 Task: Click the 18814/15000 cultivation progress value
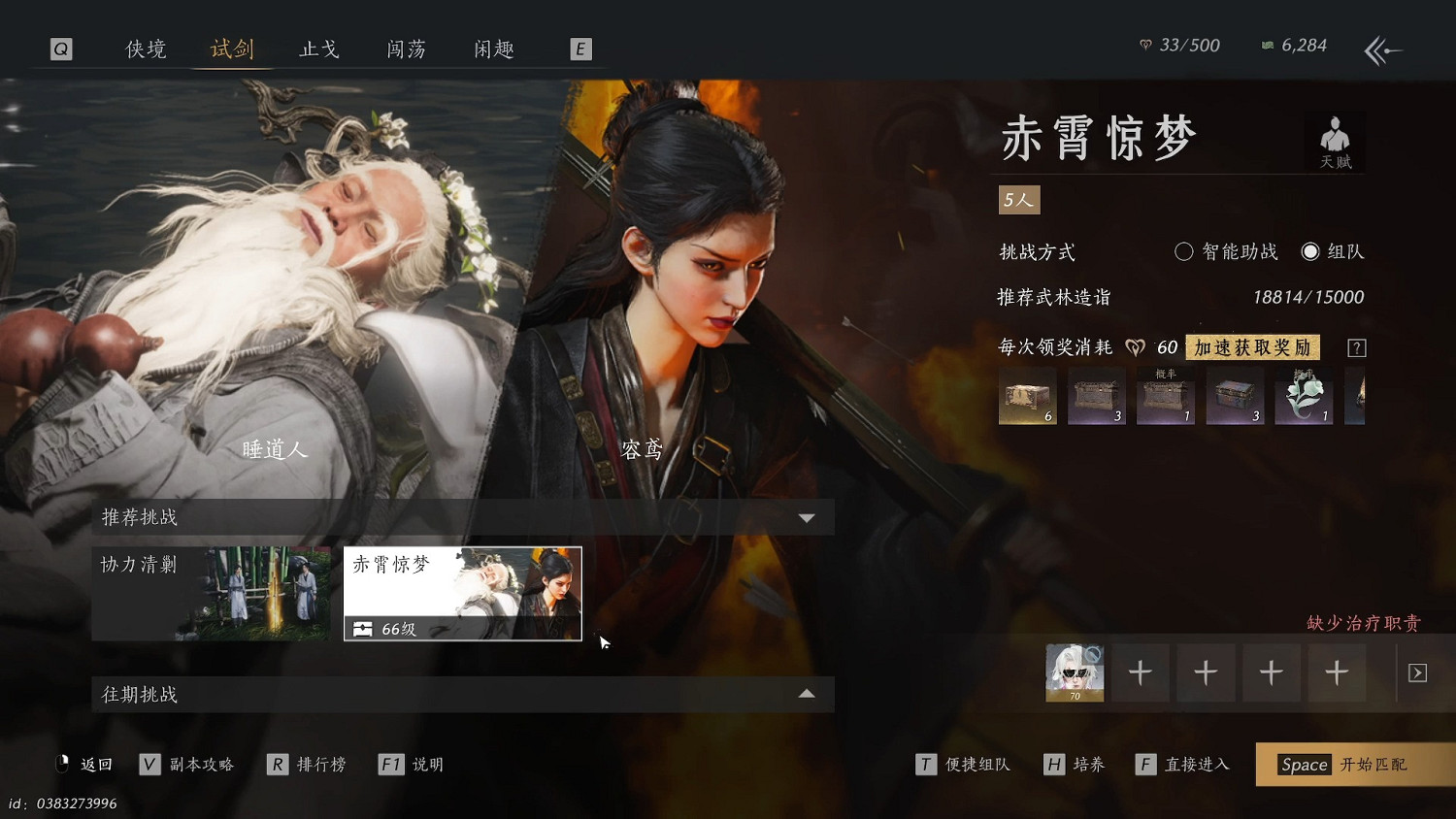[1307, 297]
